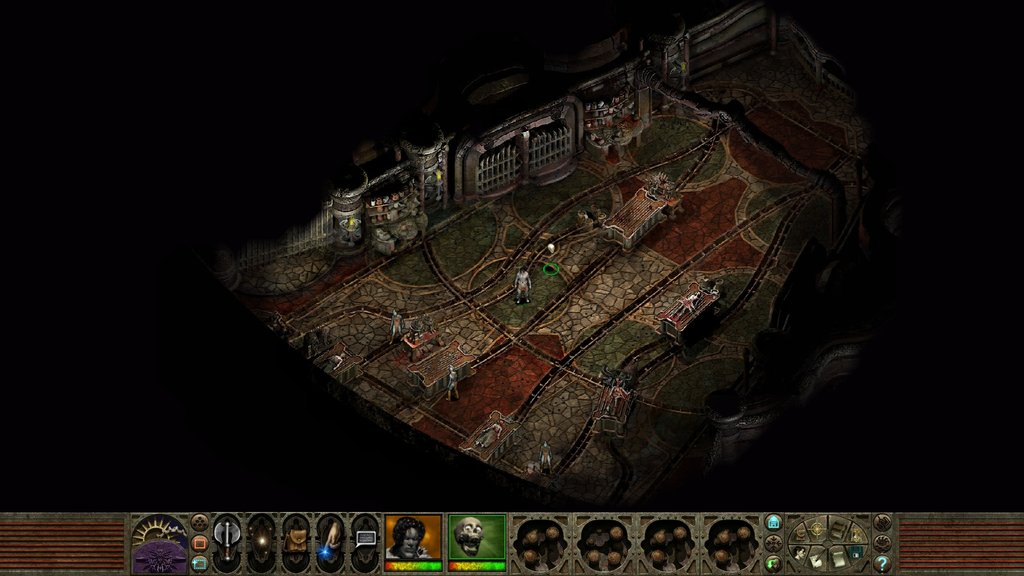Open the help question mark button
The width and height of the screenshot is (1024, 576).
coord(882,563)
